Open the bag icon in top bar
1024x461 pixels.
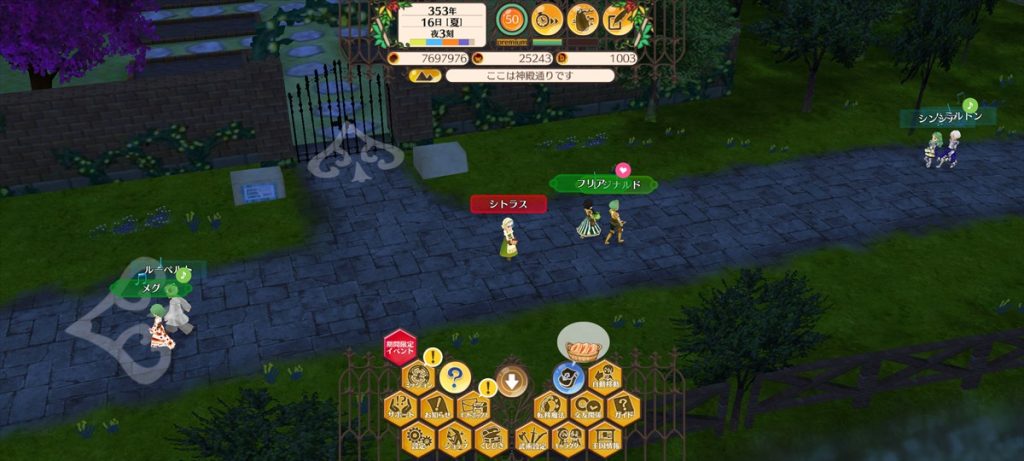click(x=582, y=19)
